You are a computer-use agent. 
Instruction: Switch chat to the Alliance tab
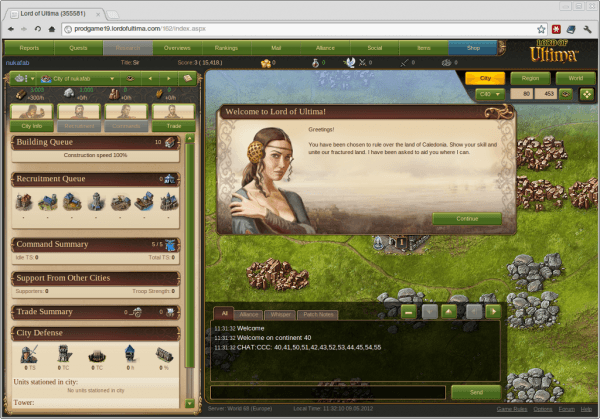click(x=250, y=314)
